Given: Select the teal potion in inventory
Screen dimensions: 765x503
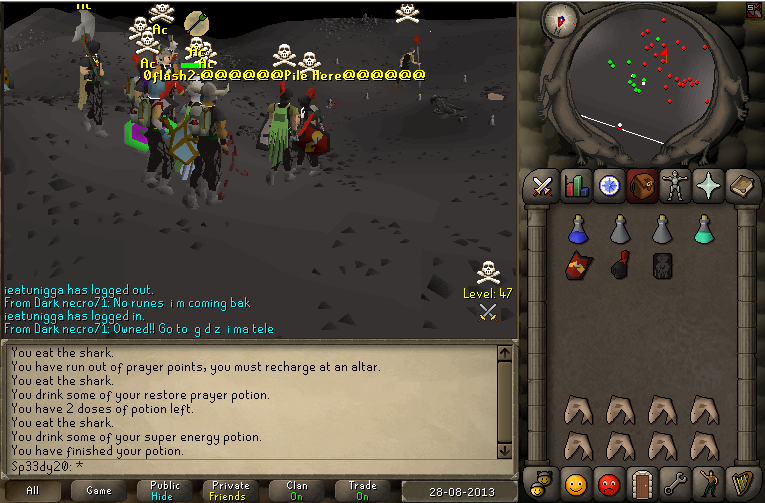Looking at the screenshot, I should (703, 230).
